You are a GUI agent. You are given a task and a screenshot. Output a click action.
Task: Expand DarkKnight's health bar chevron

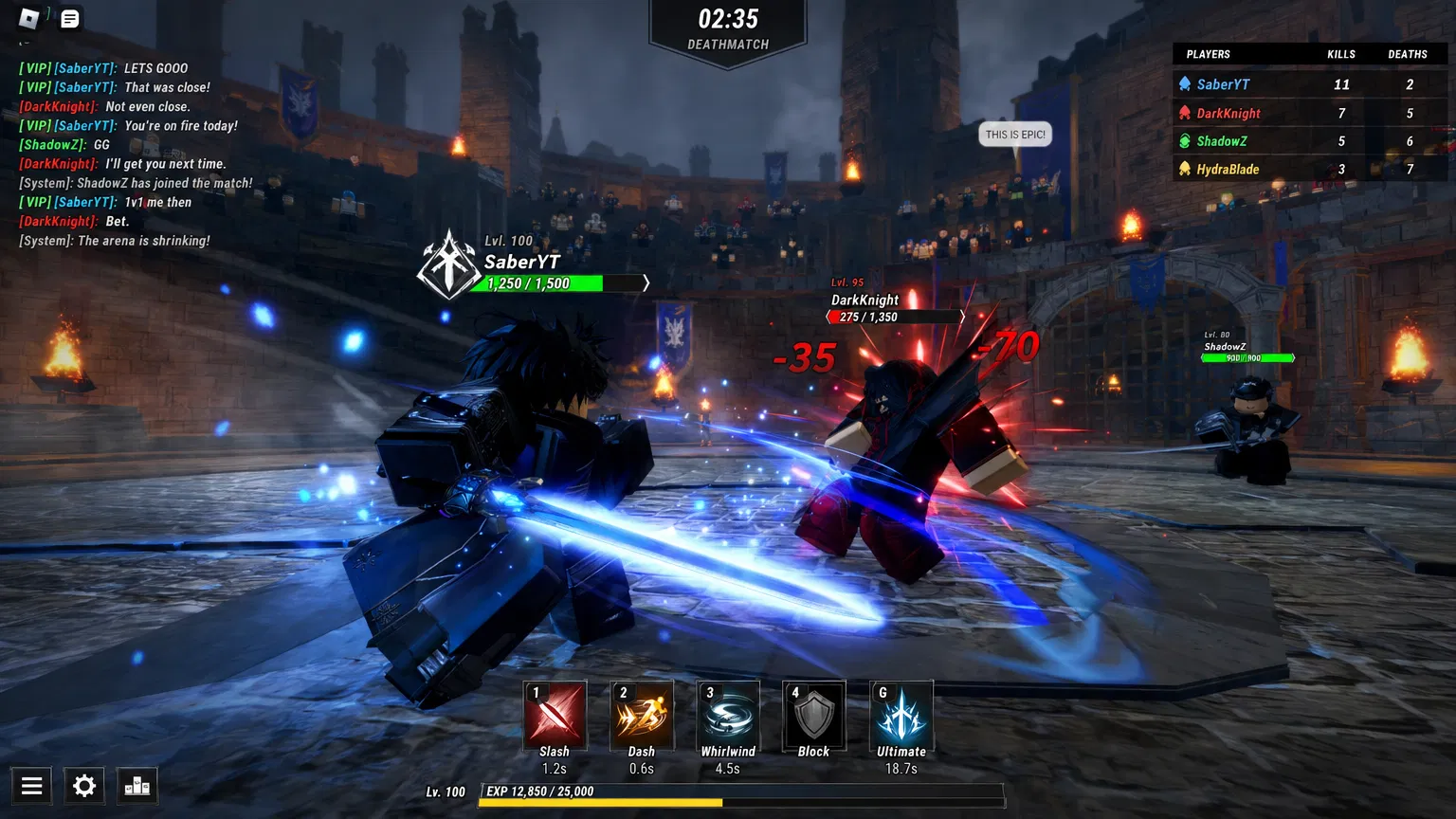(x=963, y=316)
